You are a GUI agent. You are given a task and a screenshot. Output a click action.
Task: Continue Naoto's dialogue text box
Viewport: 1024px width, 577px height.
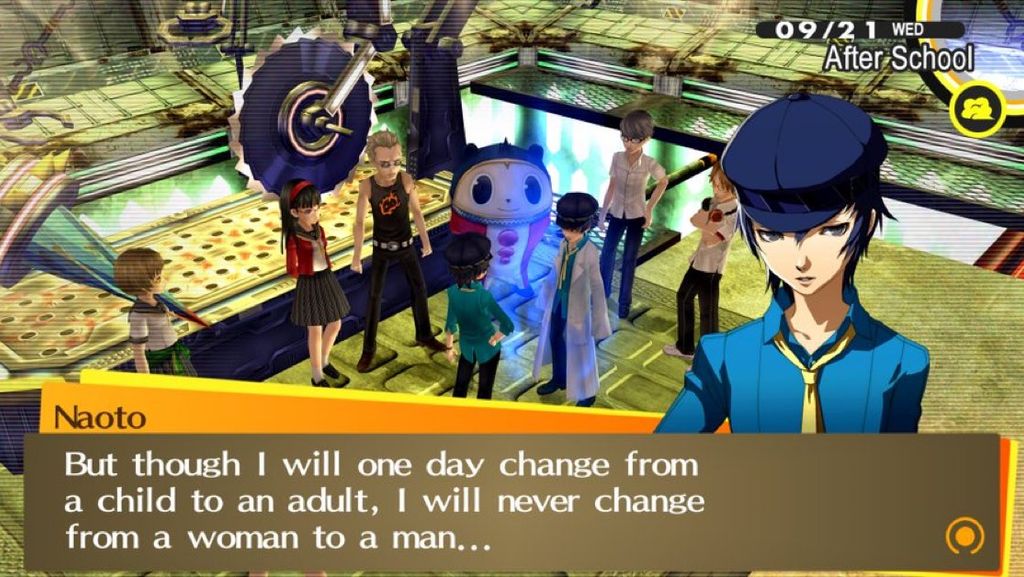(x=500, y=500)
